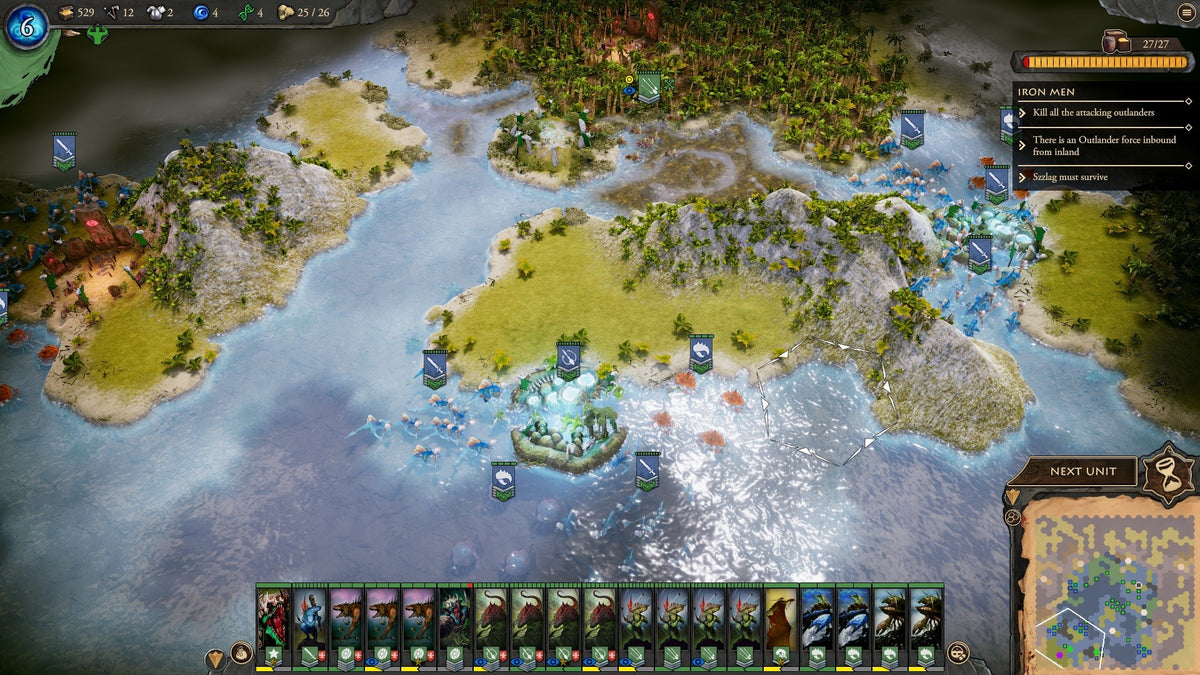
Task: Click the gold resource counter showing 529
Action: click(x=77, y=12)
